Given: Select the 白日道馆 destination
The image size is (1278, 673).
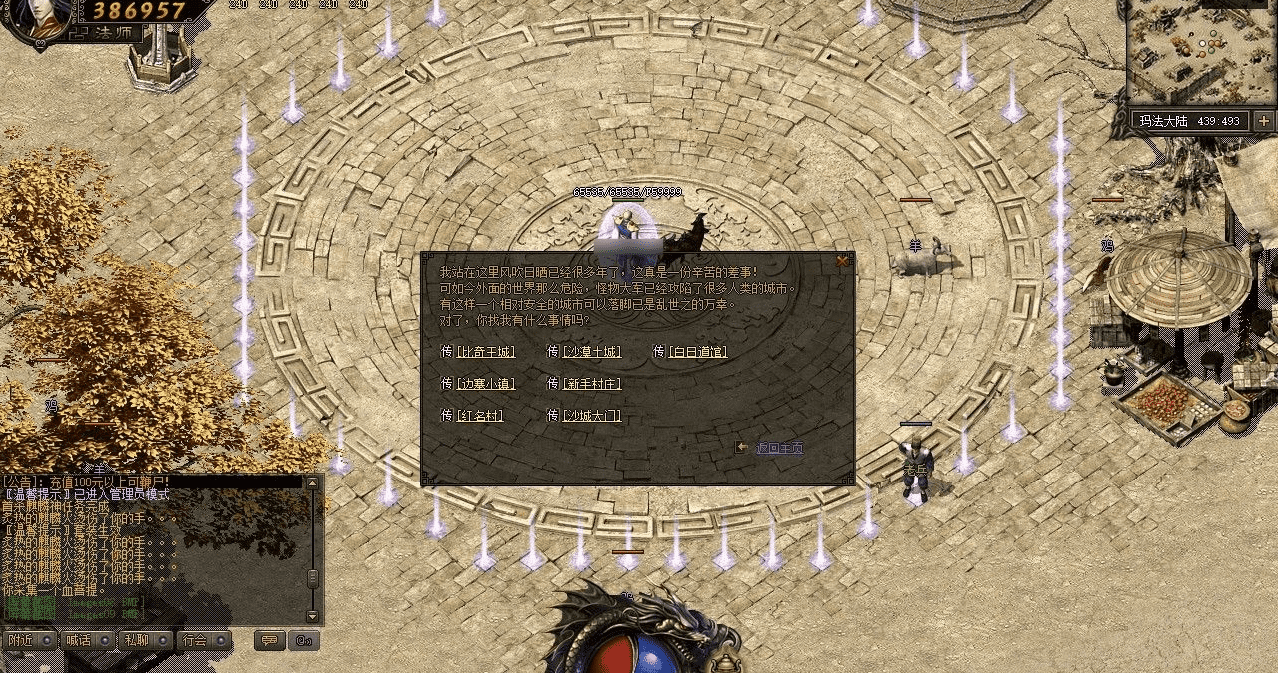Looking at the screenshot, I should tap(697, 352).
